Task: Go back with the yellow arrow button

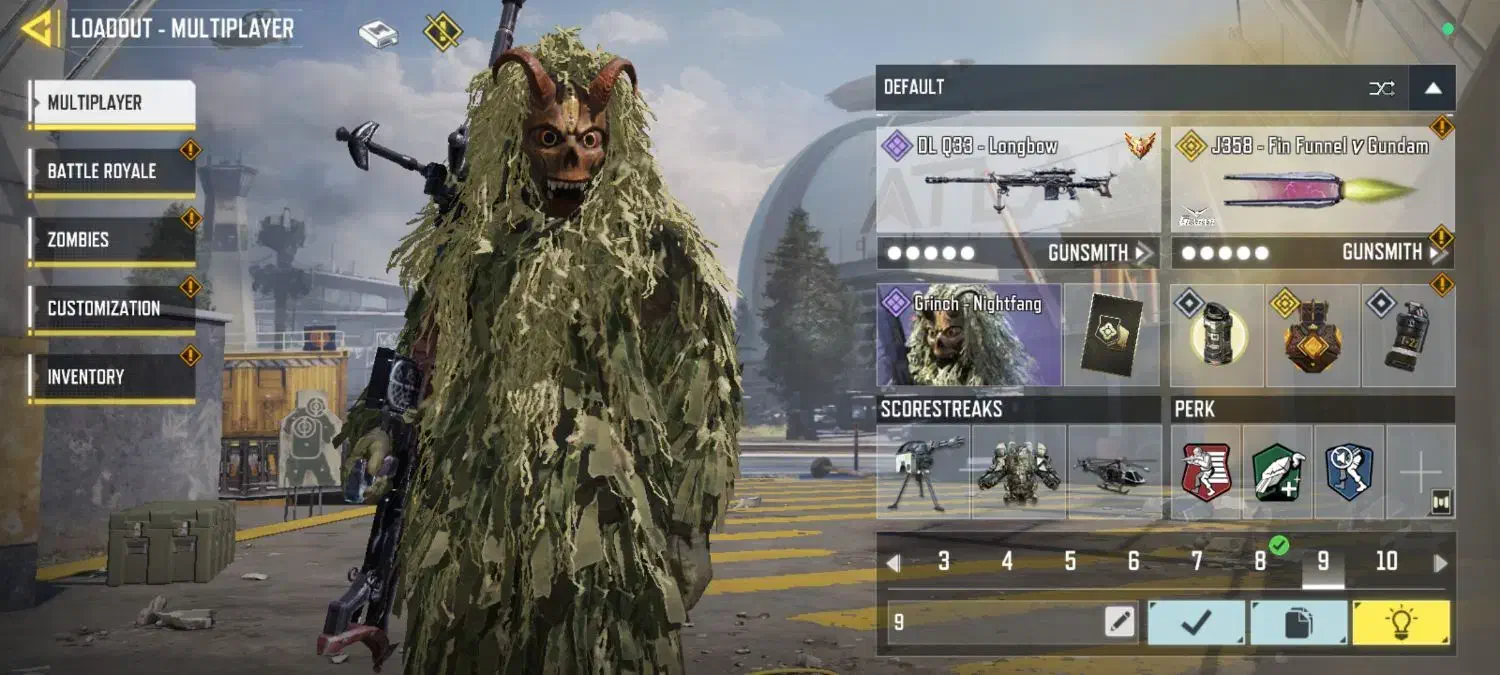Action: click(x=38, y=28)
